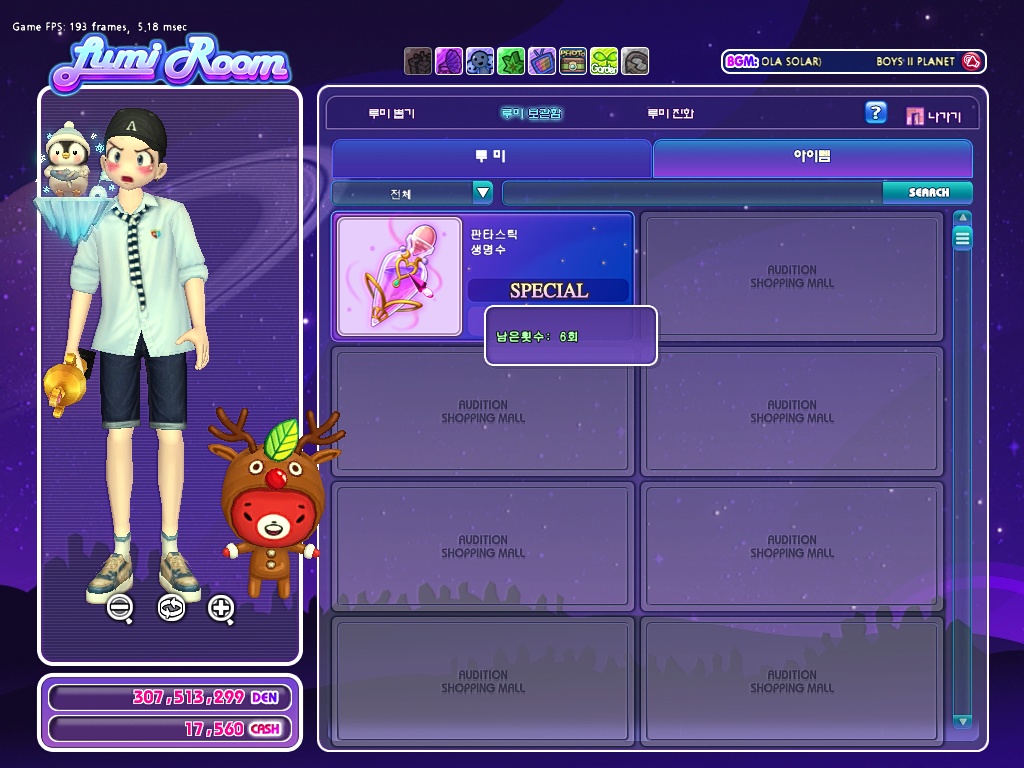This screenshot has width=1024, height=768.
Task: Open the Garden icon
Action: [604, 61]
